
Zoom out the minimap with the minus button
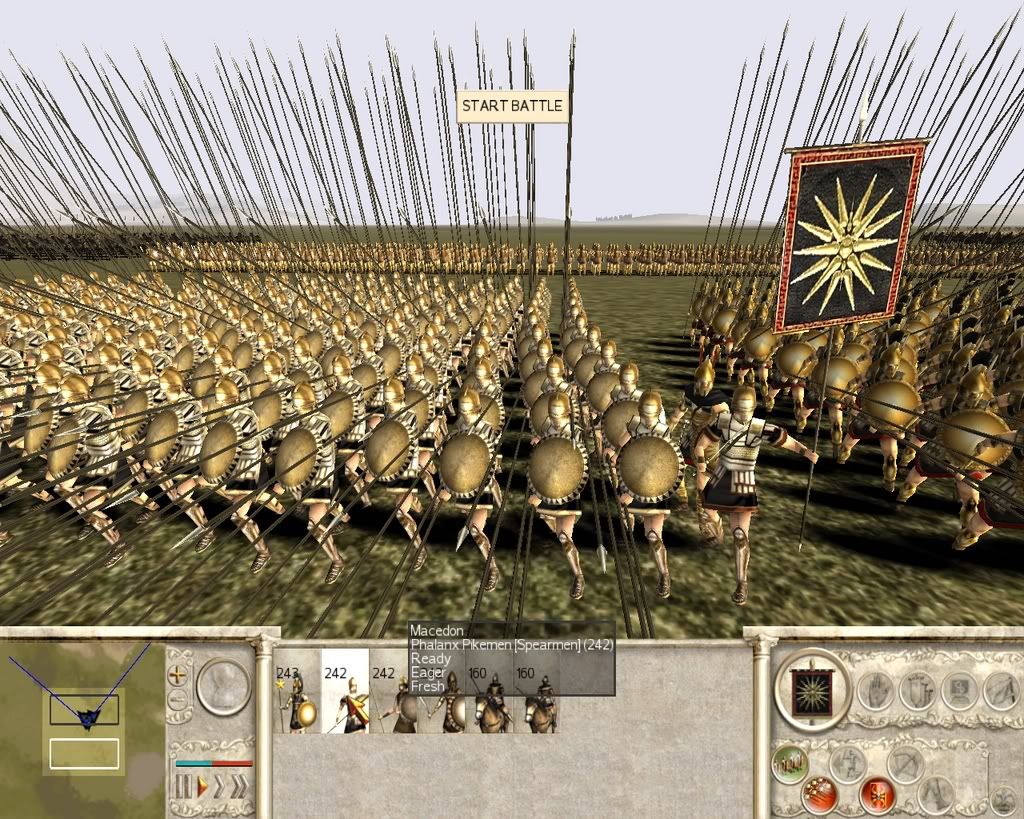point(179,699)
